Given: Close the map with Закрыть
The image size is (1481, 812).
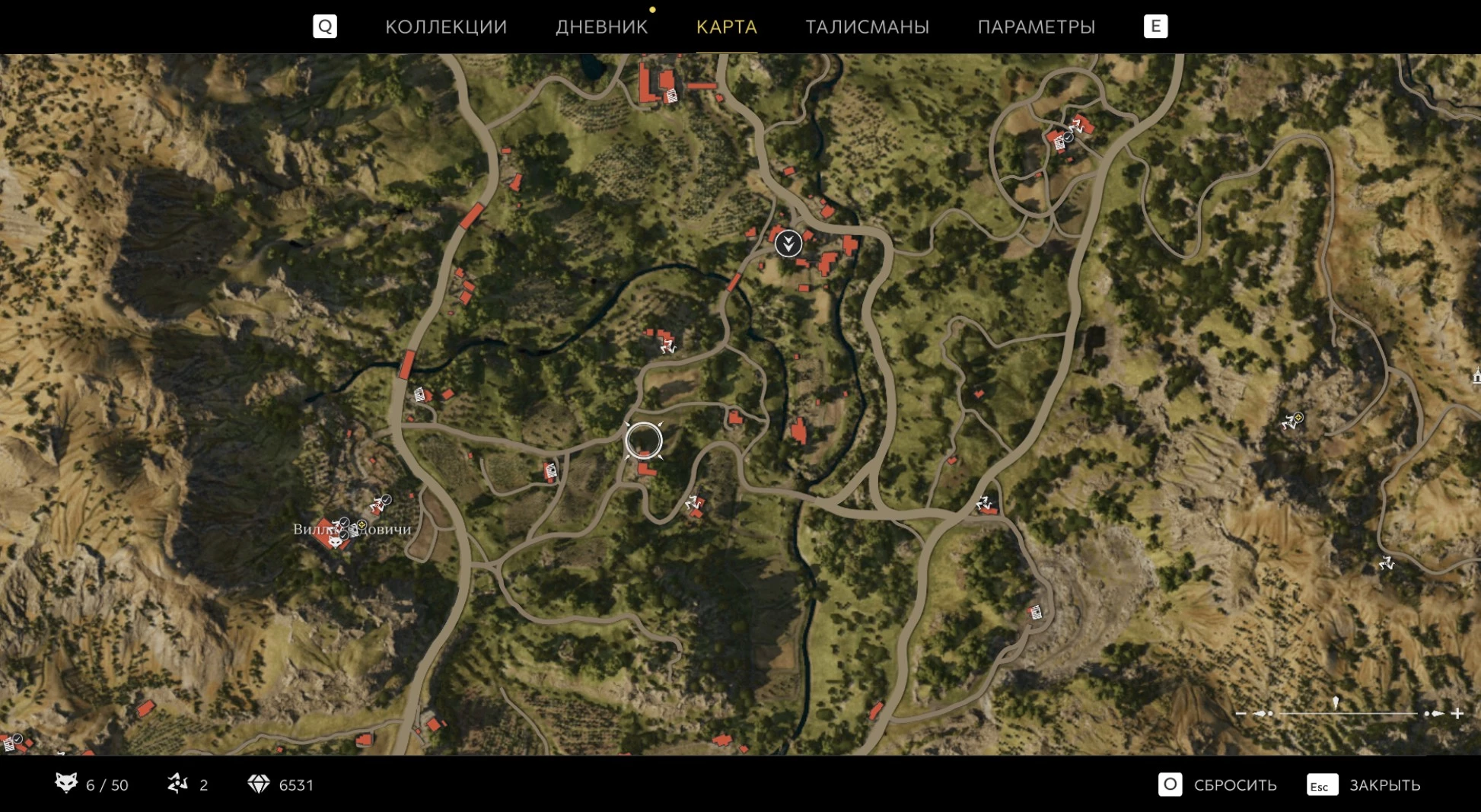Looking at the screenshot, I should [x=1365, y=785].
